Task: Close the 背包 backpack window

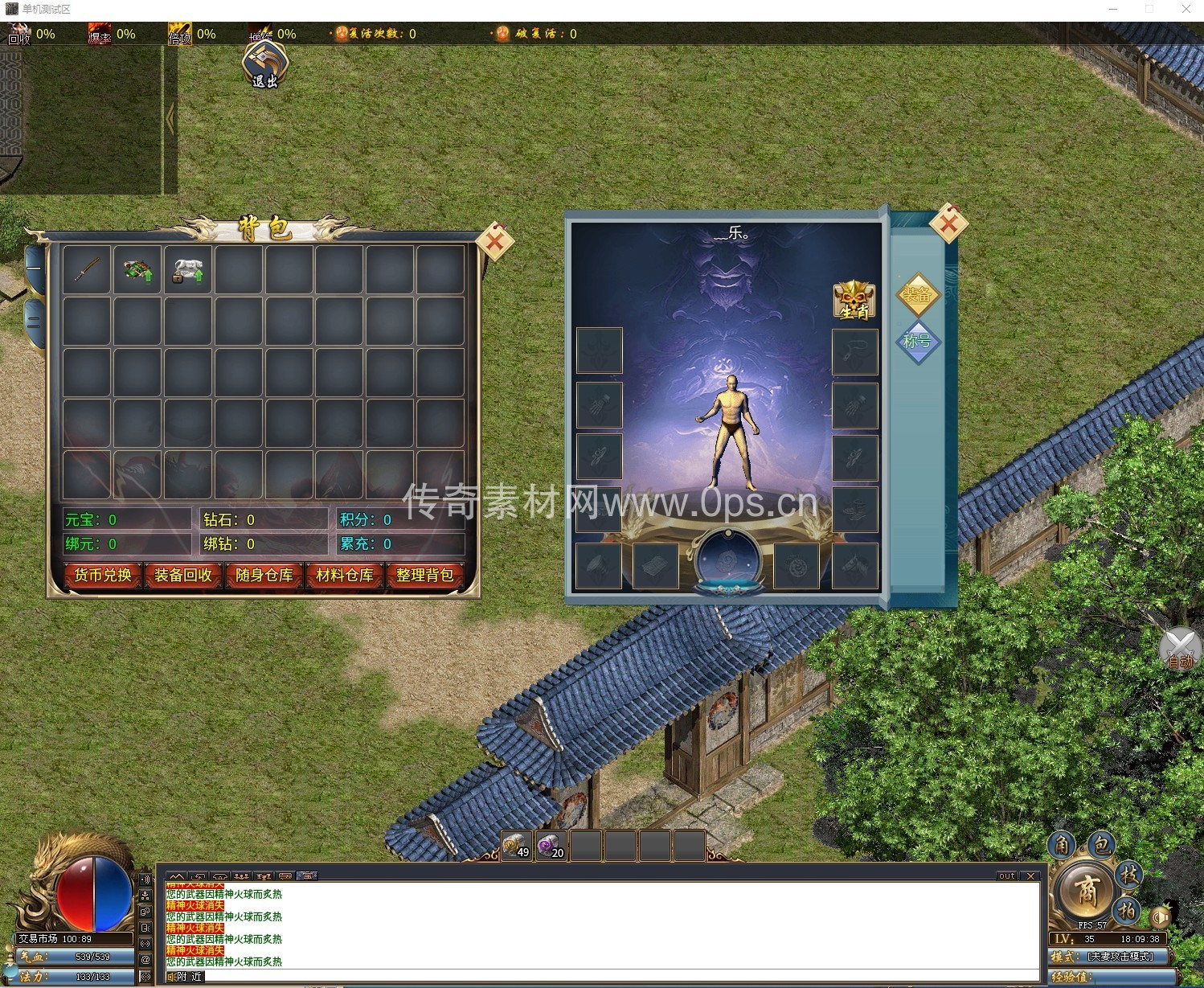Action: [495, 240]
